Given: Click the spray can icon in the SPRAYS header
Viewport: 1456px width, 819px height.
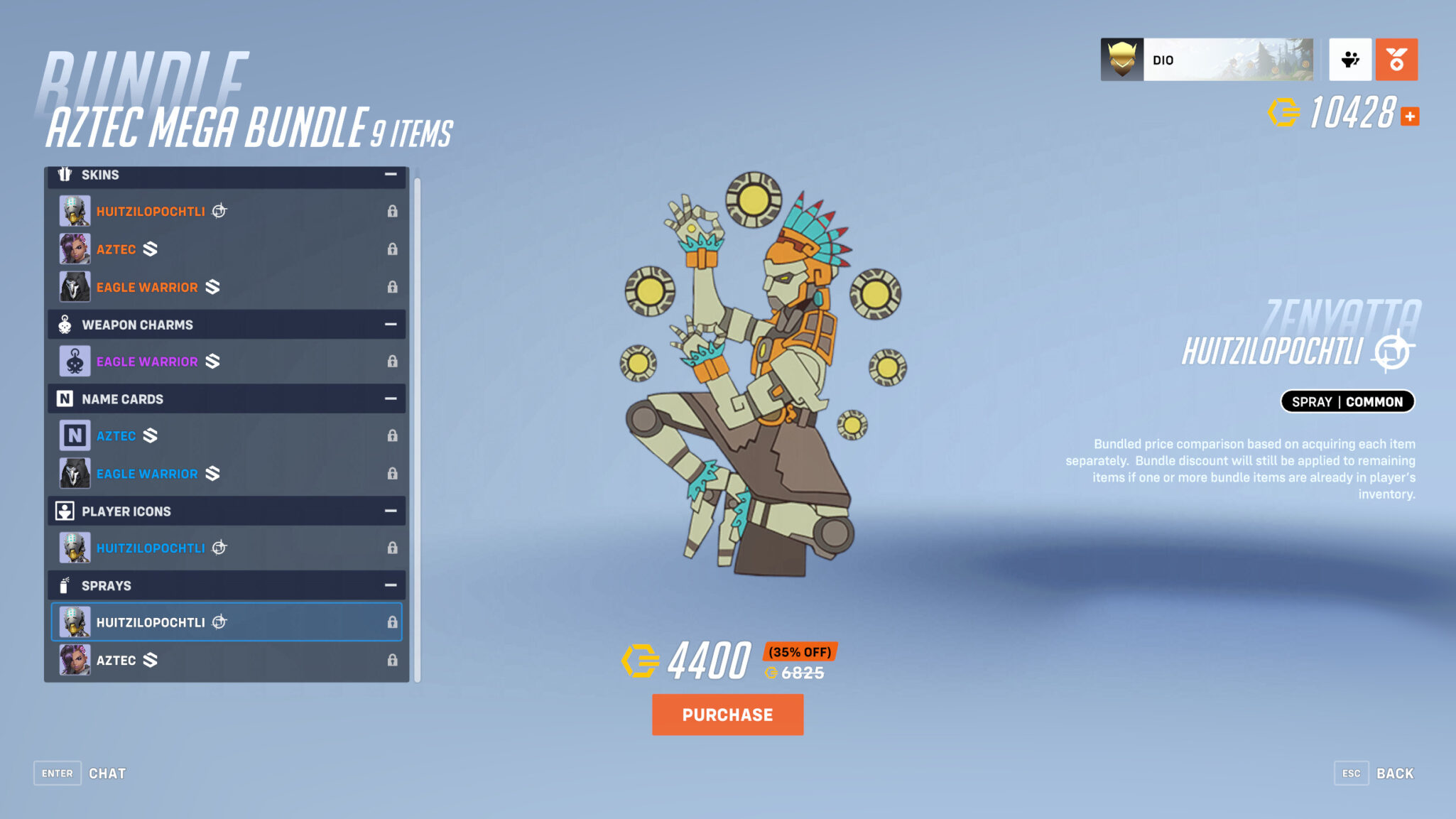Looking at the screenshot, I should (x=65, y=585).
